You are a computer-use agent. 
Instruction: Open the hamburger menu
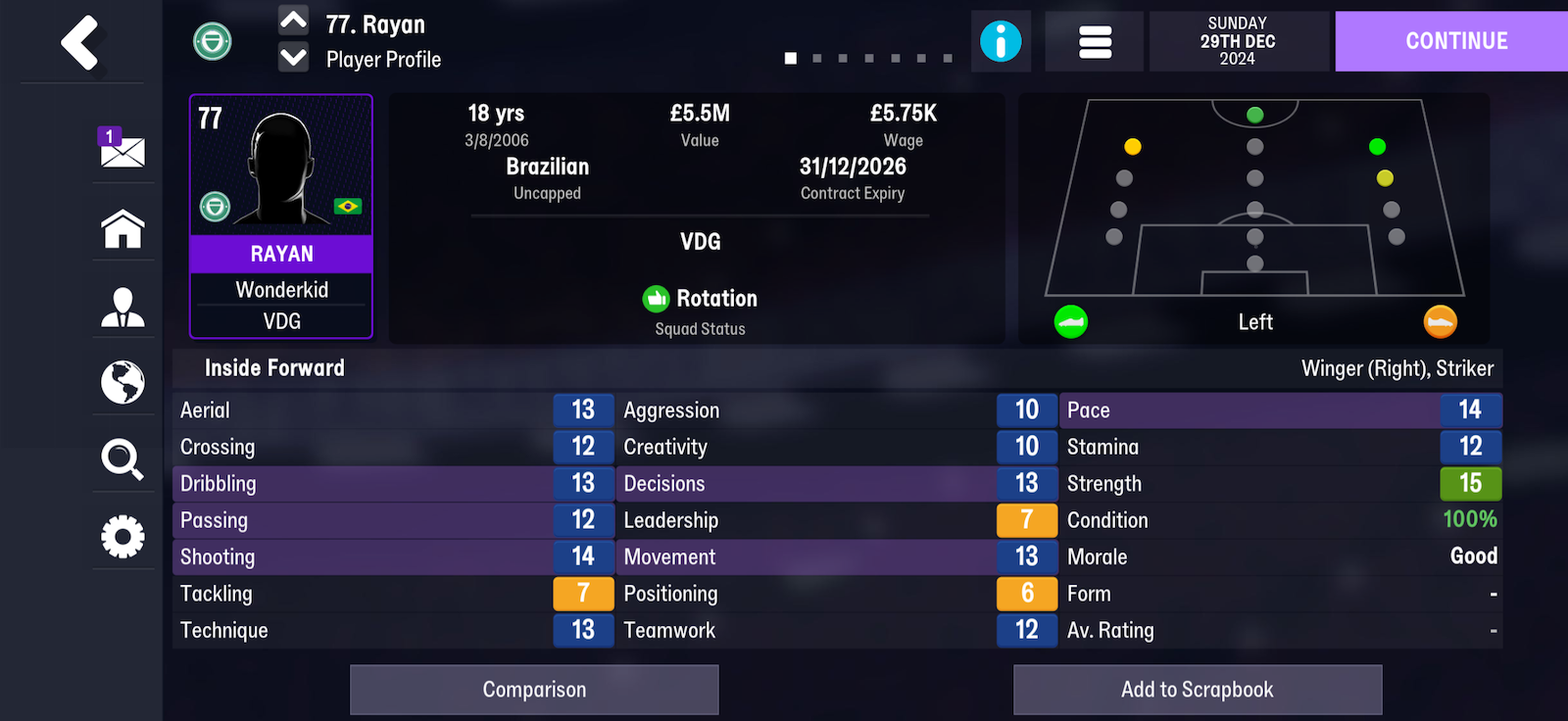coord(1094,41)
